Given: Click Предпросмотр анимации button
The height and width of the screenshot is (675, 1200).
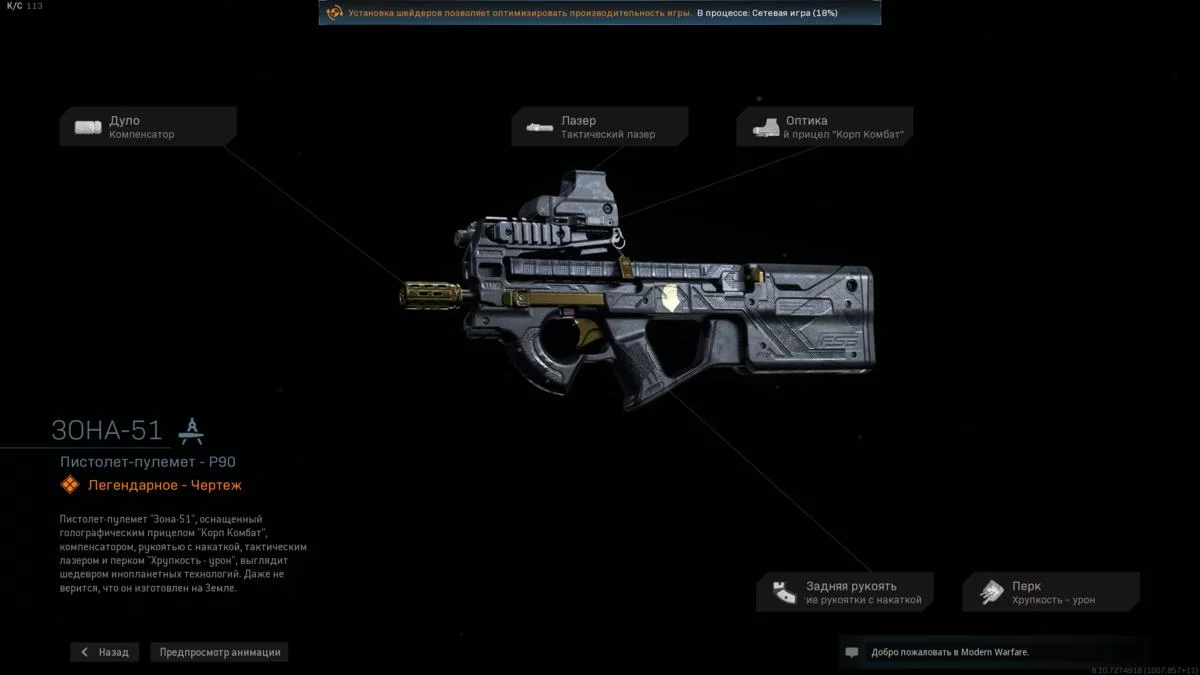Looking at the screenshot, I should tap(220, 652).
